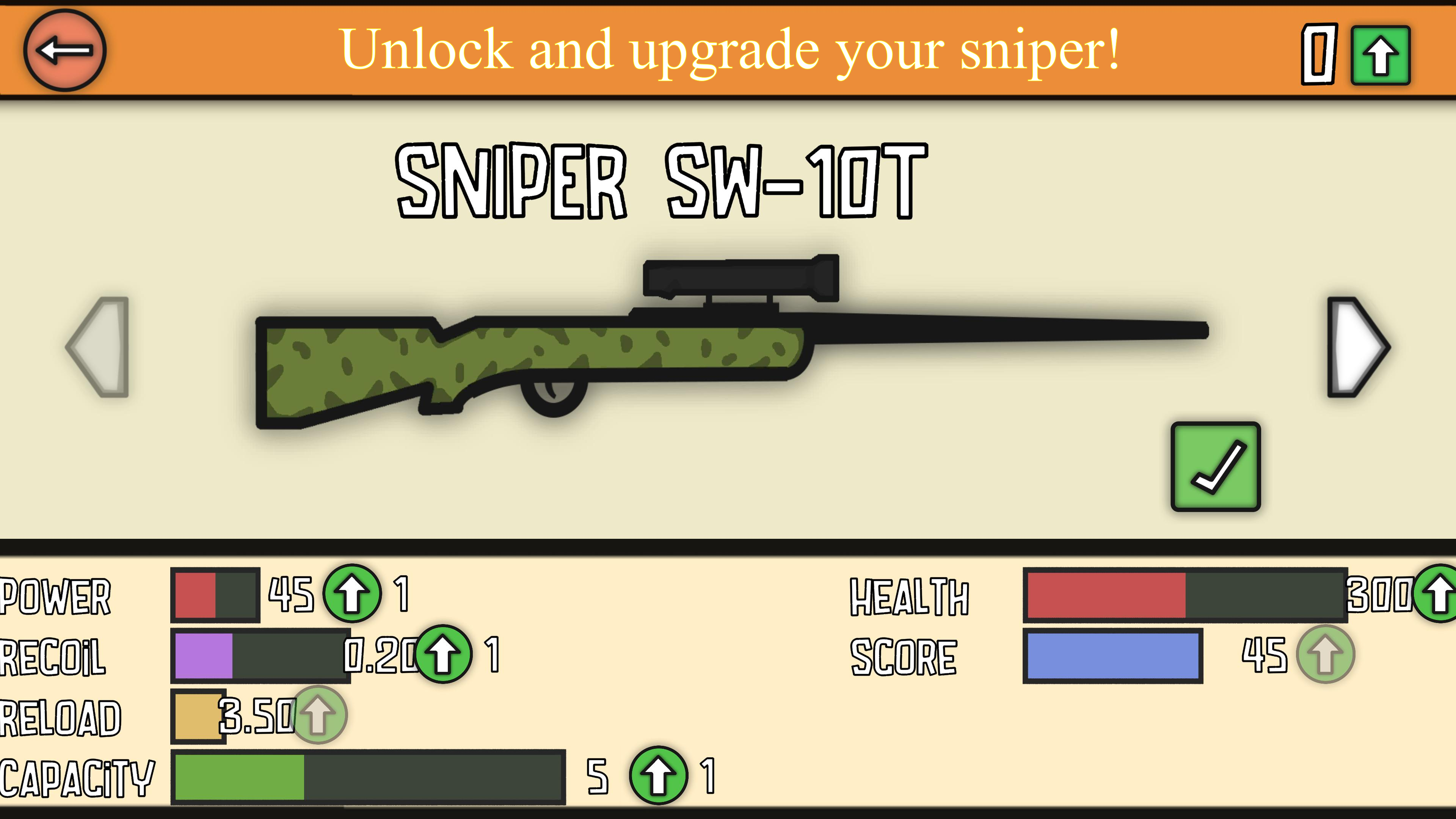The image size is (1456, 819).
Task: Switch to the next sniper rifle
Action: (1358, 347)
